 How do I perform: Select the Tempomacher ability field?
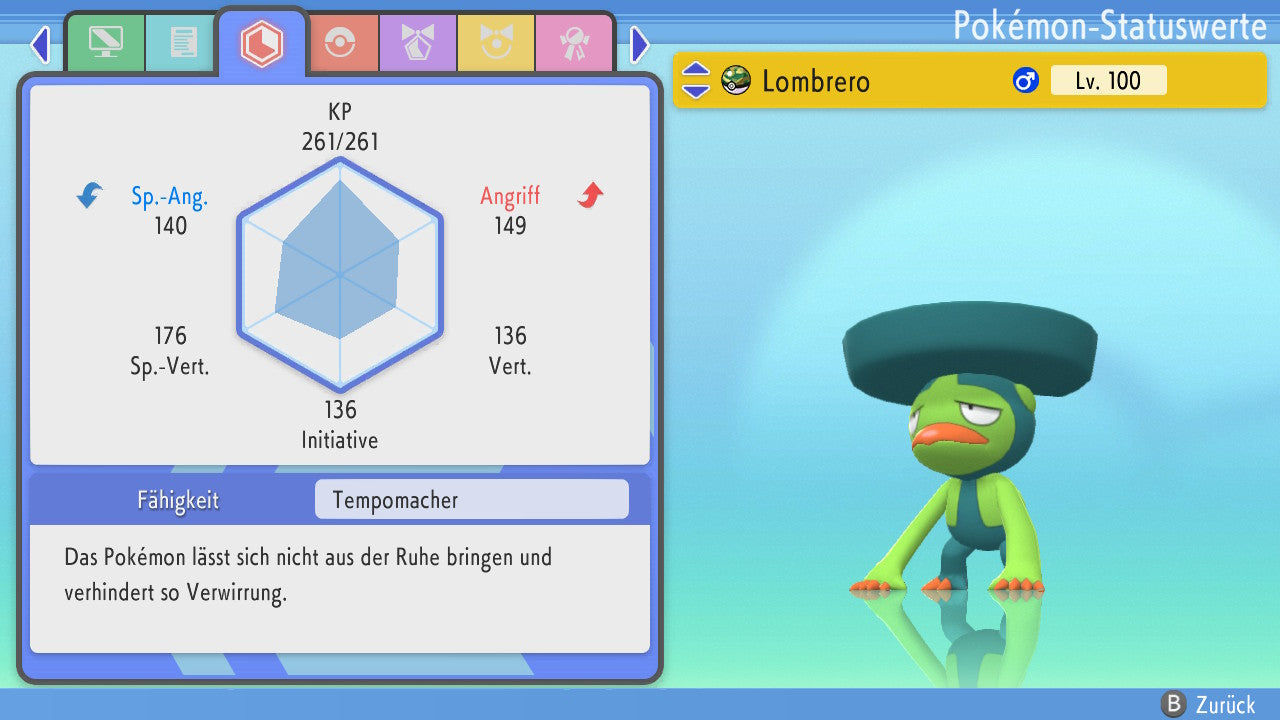[471, 500]
